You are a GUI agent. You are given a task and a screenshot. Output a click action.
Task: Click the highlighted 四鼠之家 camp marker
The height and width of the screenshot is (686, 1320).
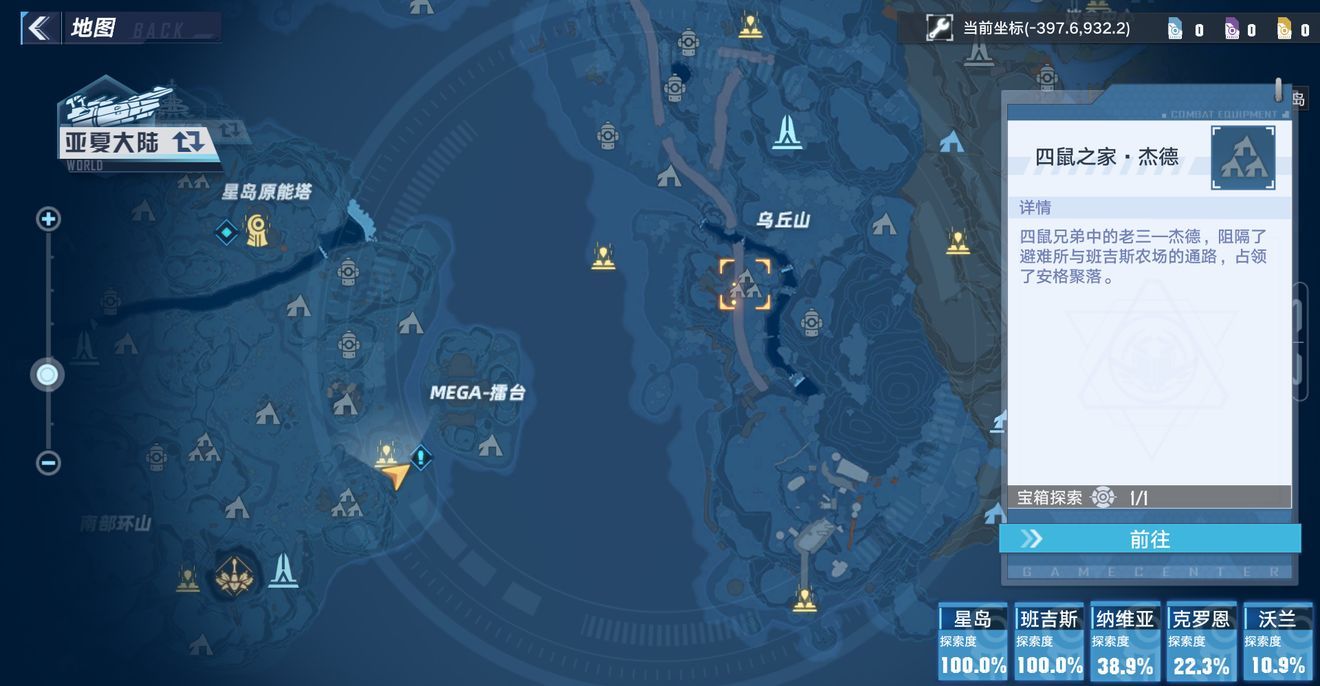point(745,285)
